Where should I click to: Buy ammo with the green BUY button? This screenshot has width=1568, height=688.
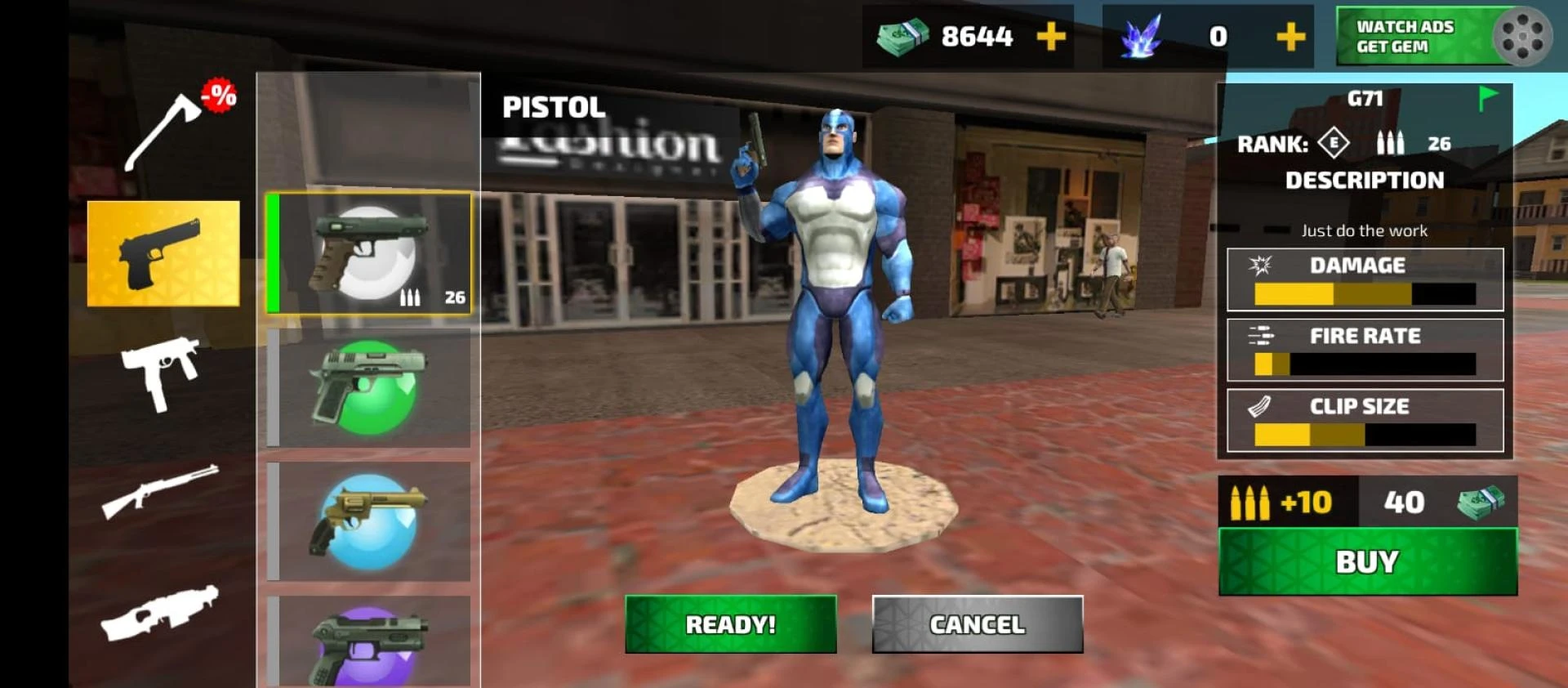tap(1367, 562)
